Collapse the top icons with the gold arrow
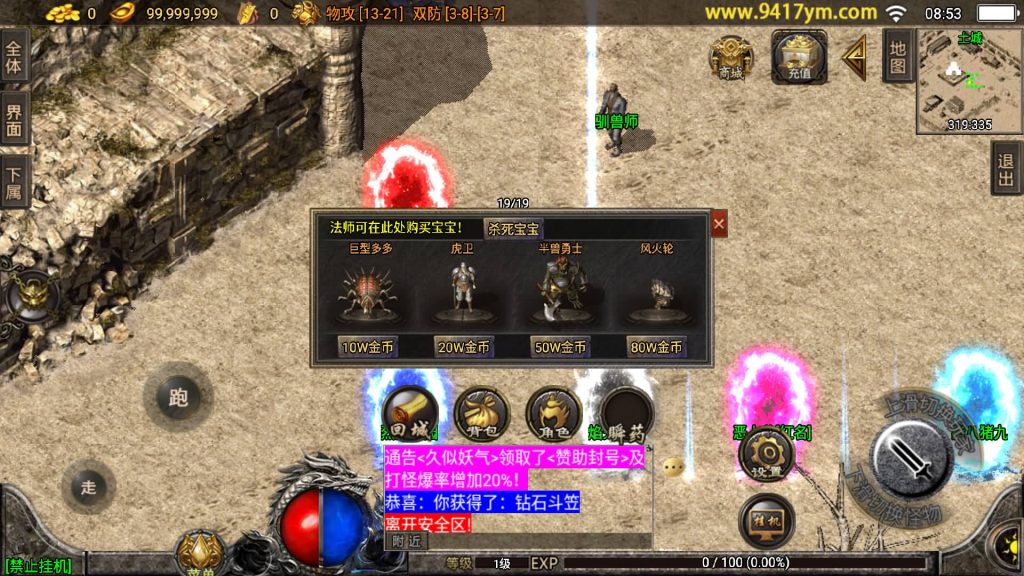The width and height of the screenshot is (1024, 576). [855, 58]
